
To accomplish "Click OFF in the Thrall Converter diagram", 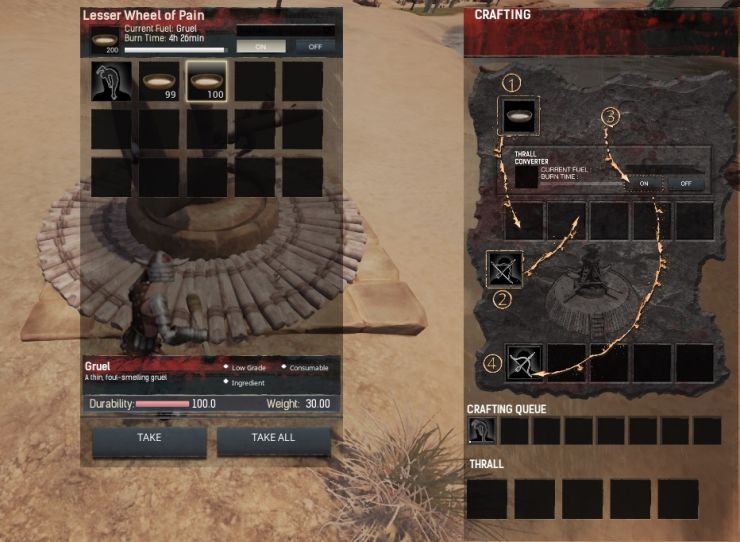I will tap(685, 183).
